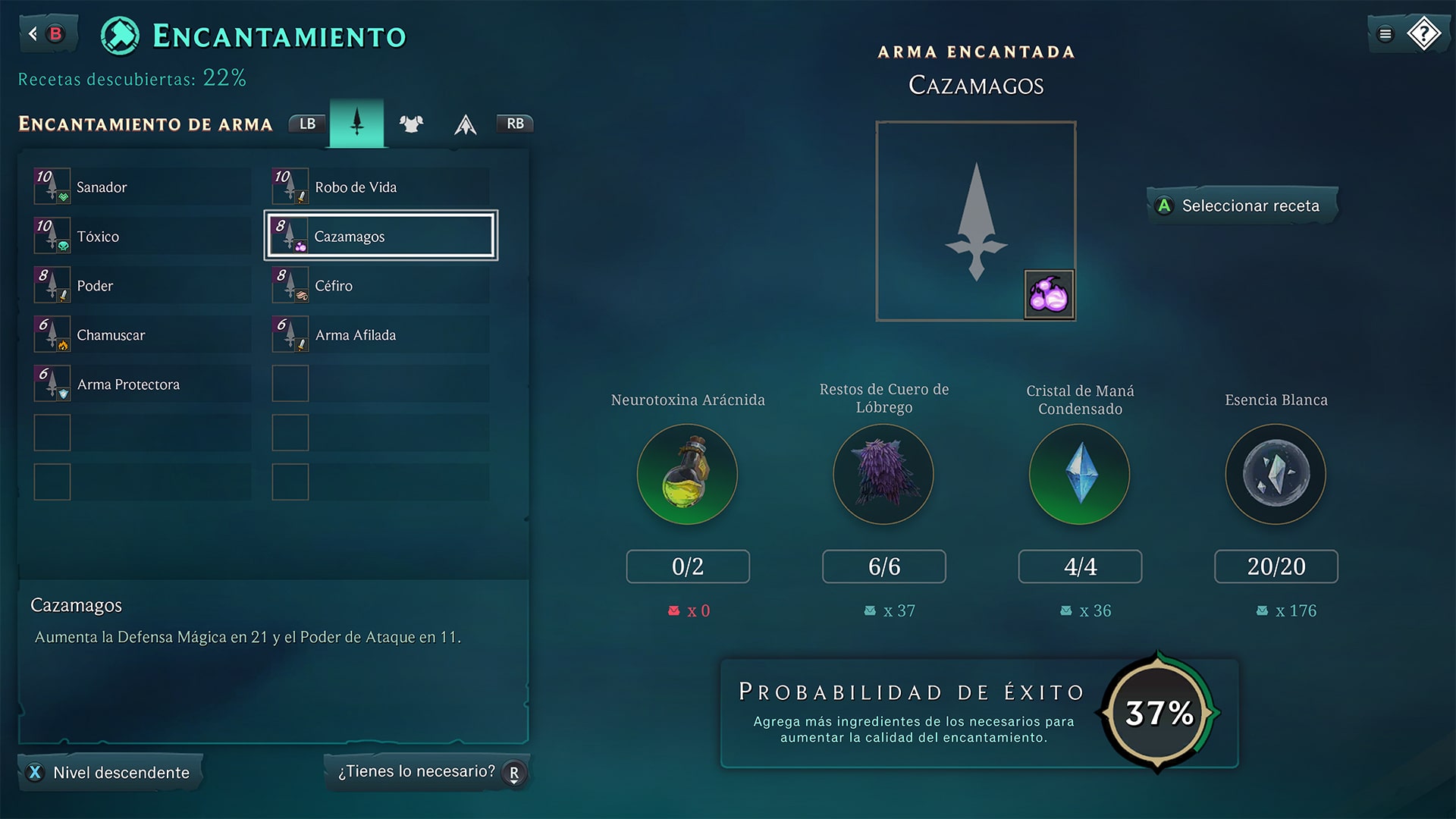The image size is (1456, 819).
Task: Select the Arma Afilada recipe
Action: pos(380,334)
